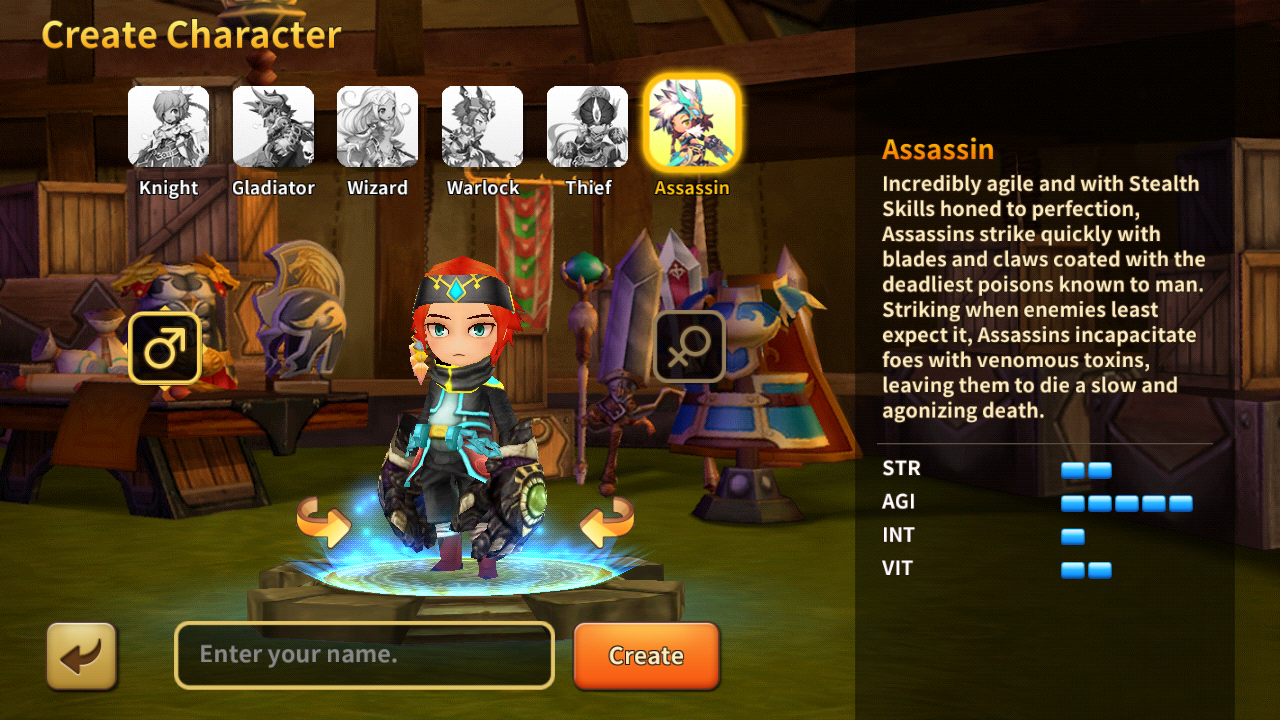1280x720 pixels.
Task: Focus the Enter your name field
Action: [364, 655]
